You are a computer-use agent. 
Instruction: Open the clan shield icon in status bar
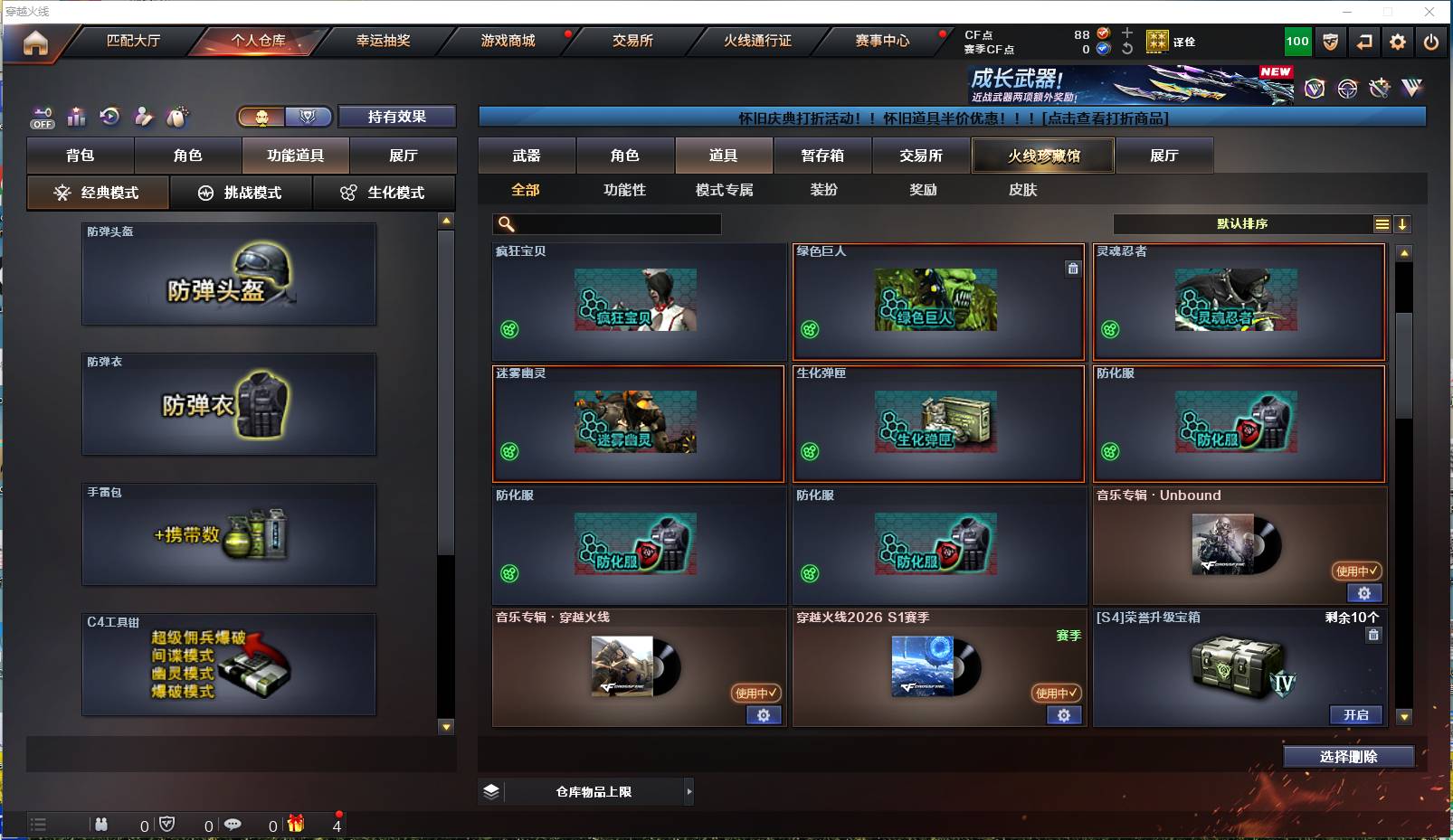tap(168, 825)
